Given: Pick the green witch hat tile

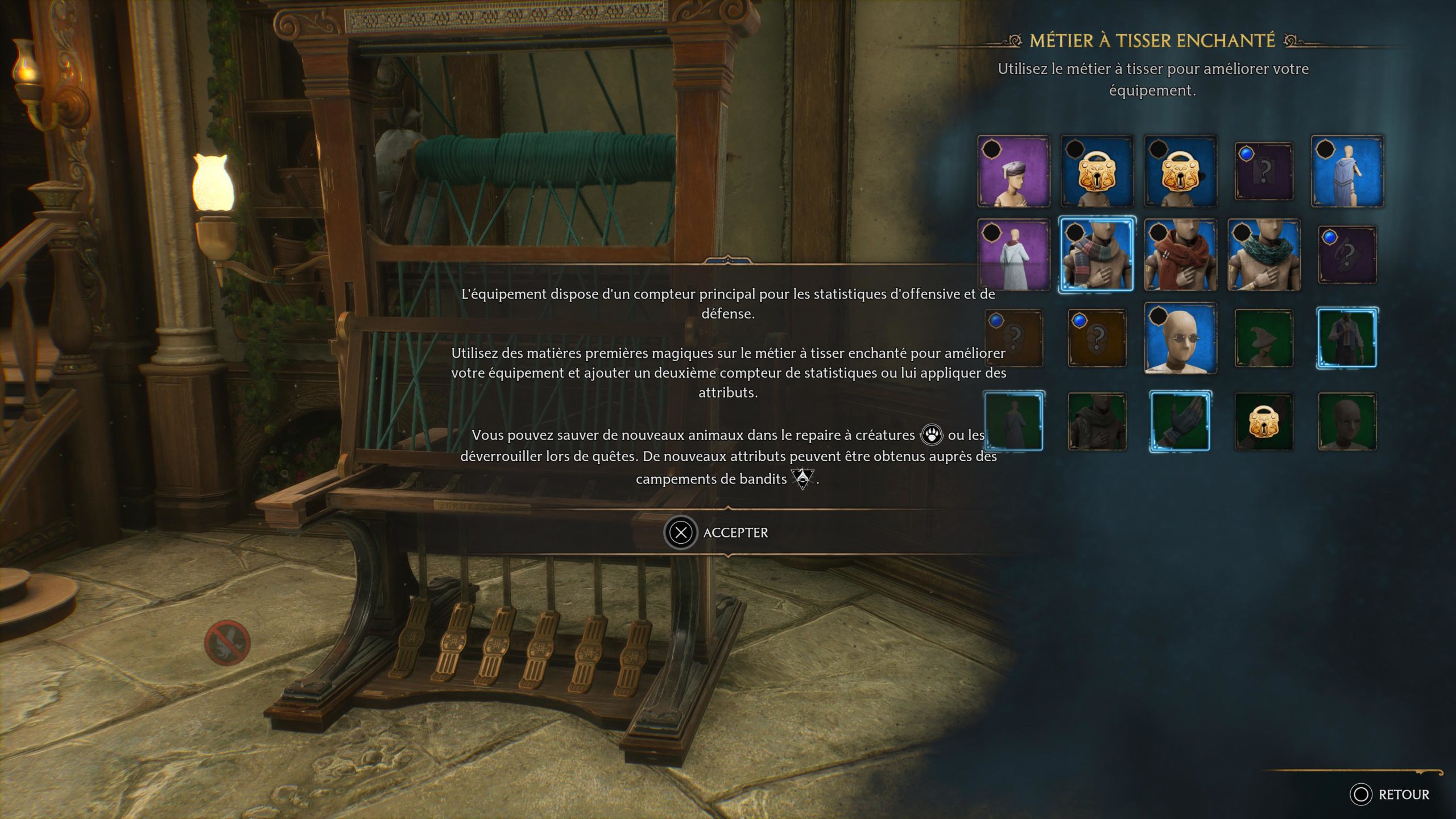Looking at the screenshot, I should [1264, 338].
